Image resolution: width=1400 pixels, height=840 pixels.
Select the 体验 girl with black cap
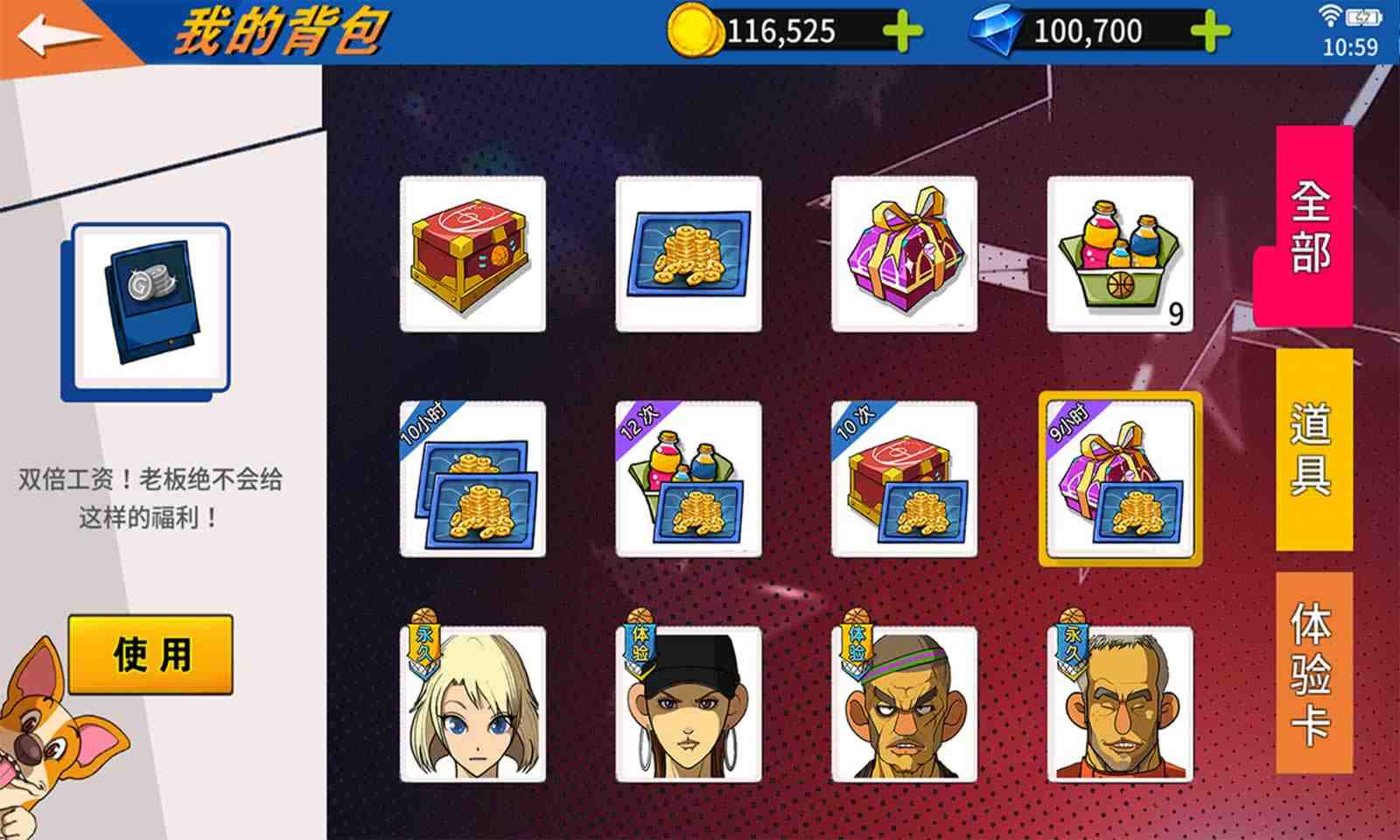[x=690, y=704]
